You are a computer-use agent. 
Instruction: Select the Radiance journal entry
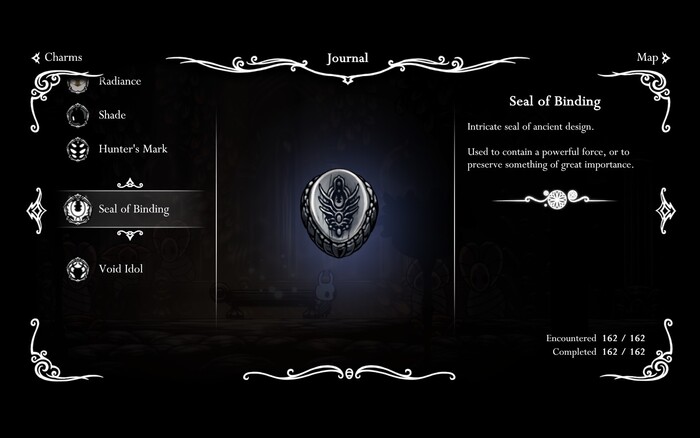click(x=118, y=82)
